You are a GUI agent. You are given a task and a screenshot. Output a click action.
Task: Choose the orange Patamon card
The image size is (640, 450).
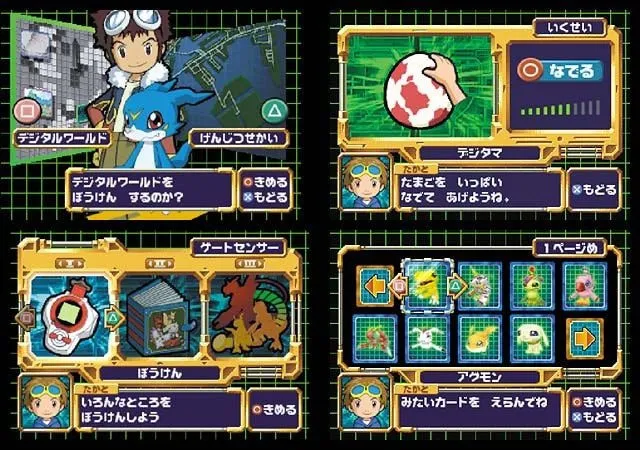[478, 338]
